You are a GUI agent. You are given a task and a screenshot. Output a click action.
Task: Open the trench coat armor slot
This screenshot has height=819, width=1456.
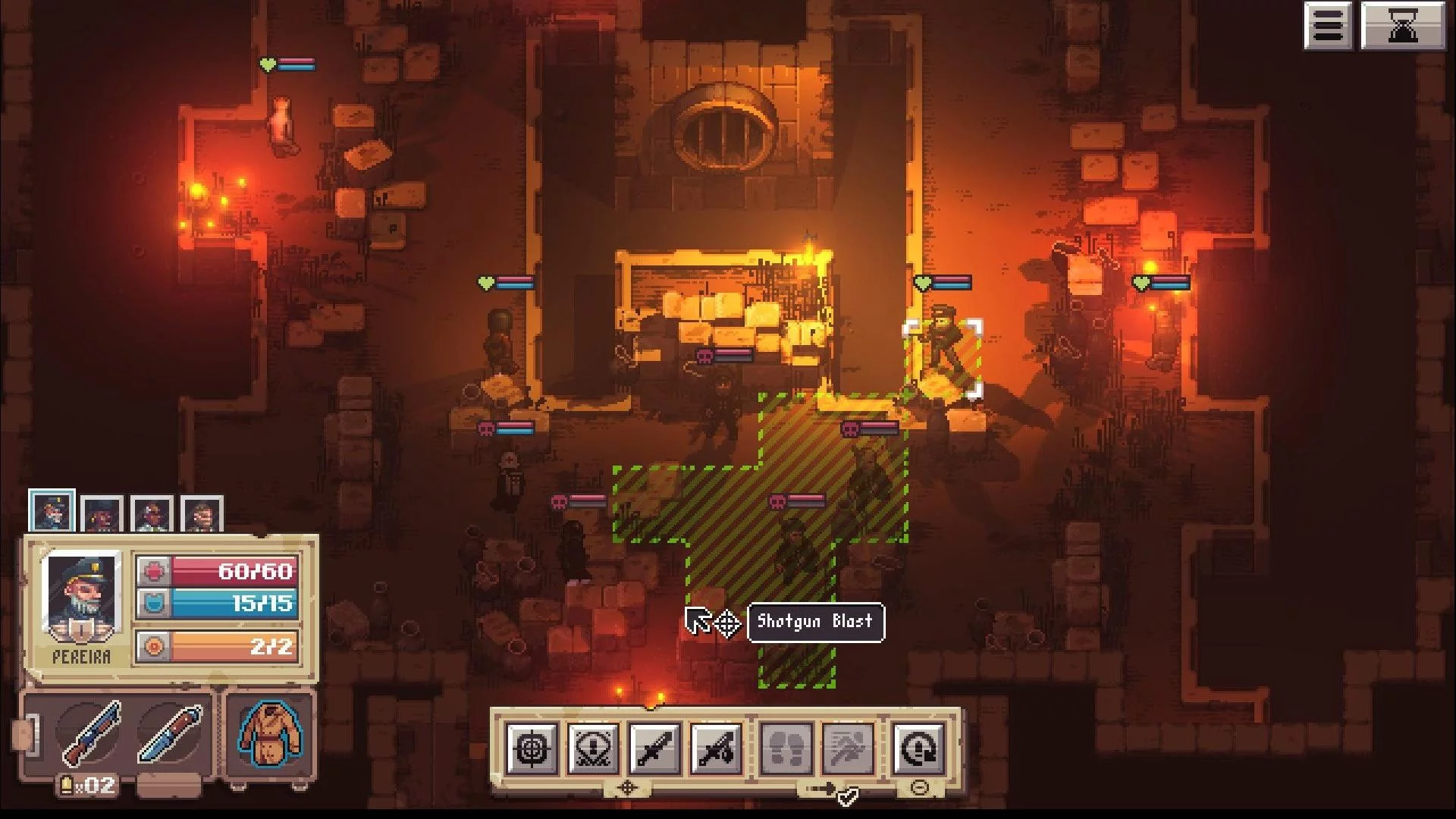coord(270,733)
